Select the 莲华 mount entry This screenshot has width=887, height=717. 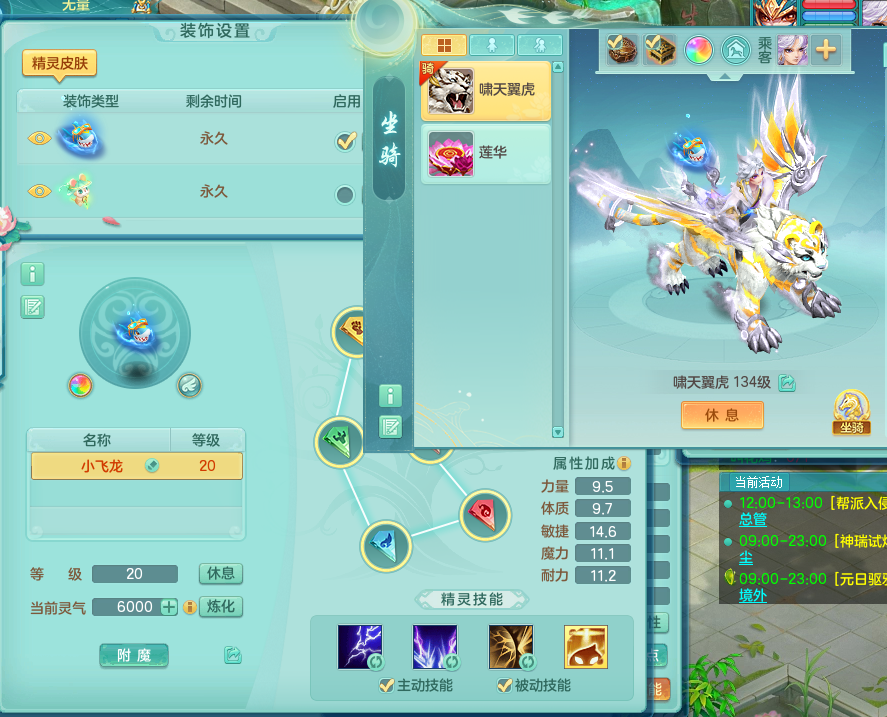pyautogui.click(x=486, y=154)
